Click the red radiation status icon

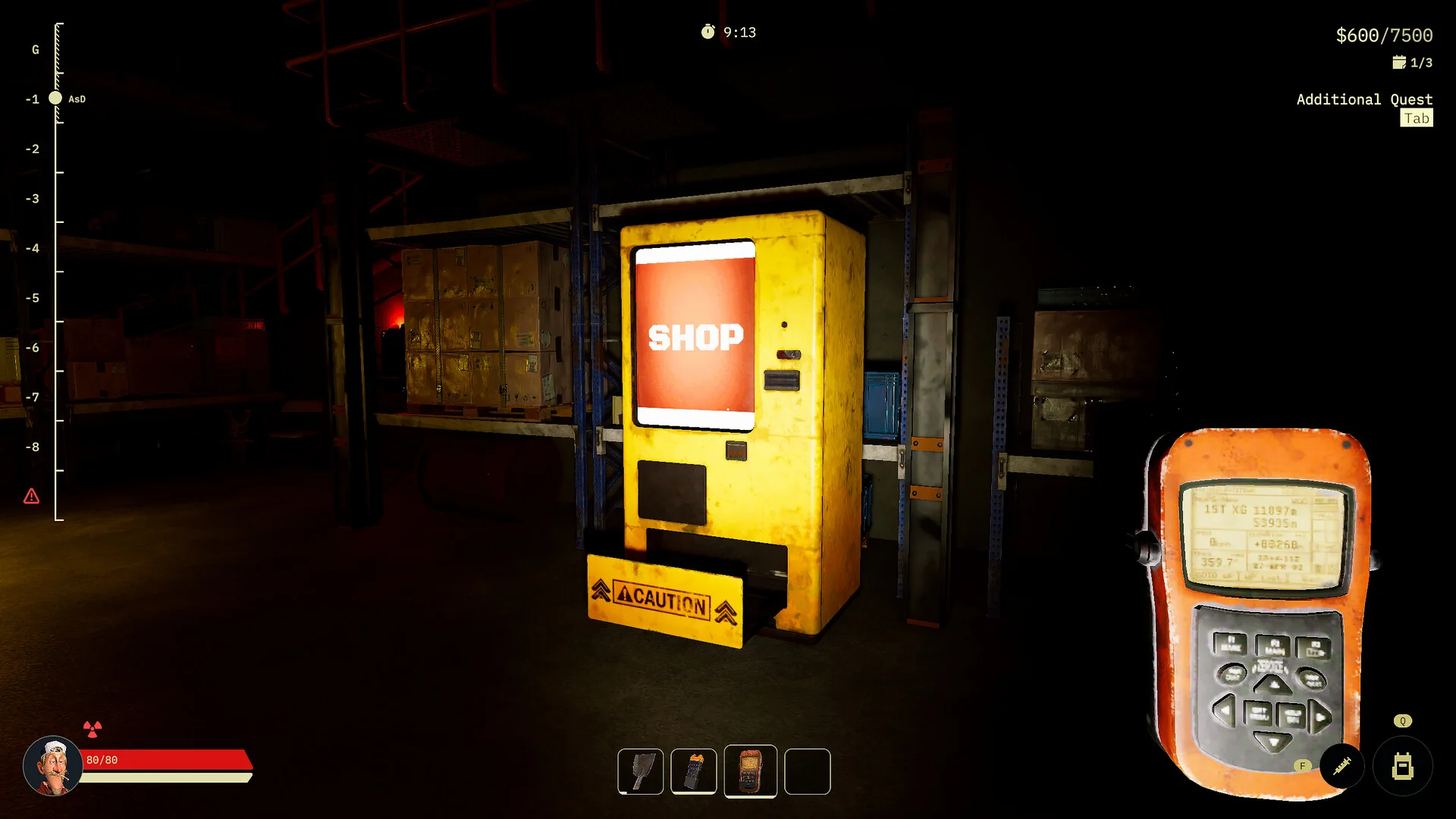[93, 730]
